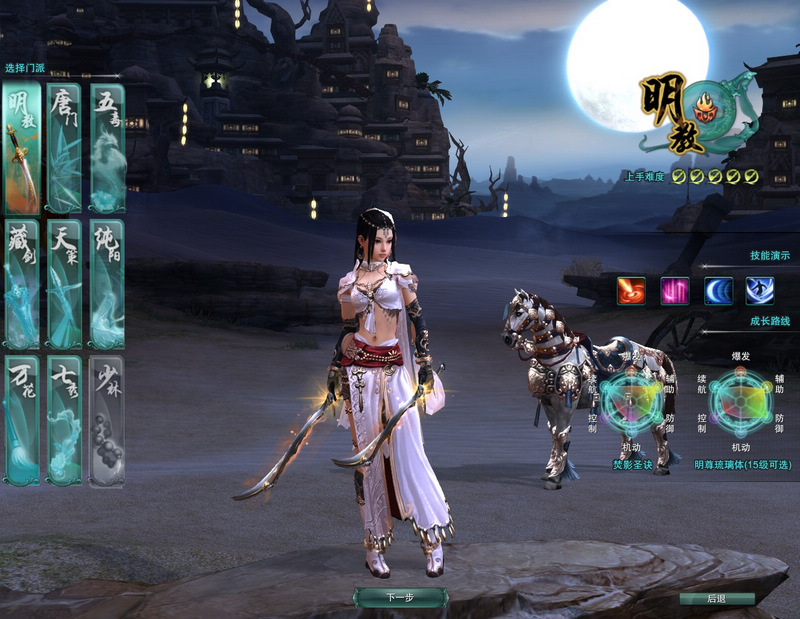Choose the 七秀 sect tile
This screenshot has width=800, height=619.
tap(64, 421)
